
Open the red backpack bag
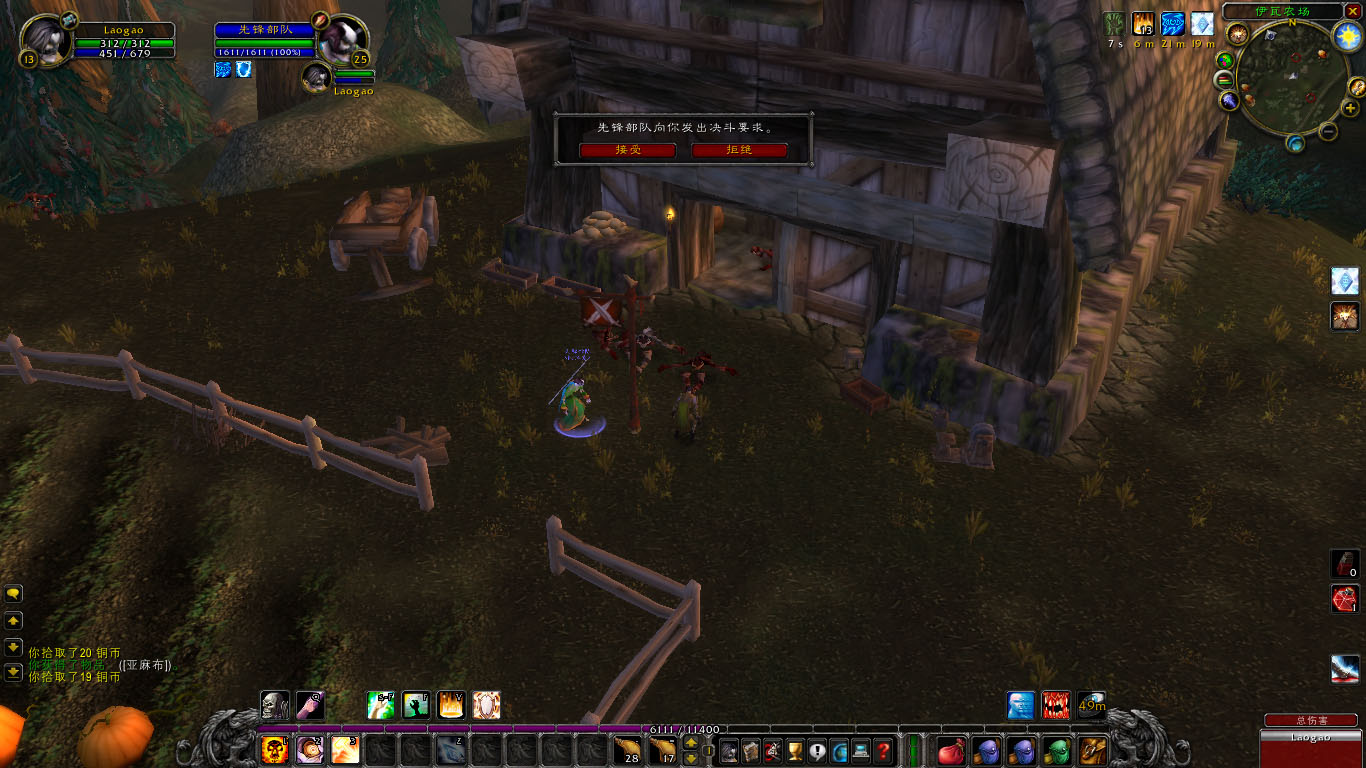pos(951,750)
